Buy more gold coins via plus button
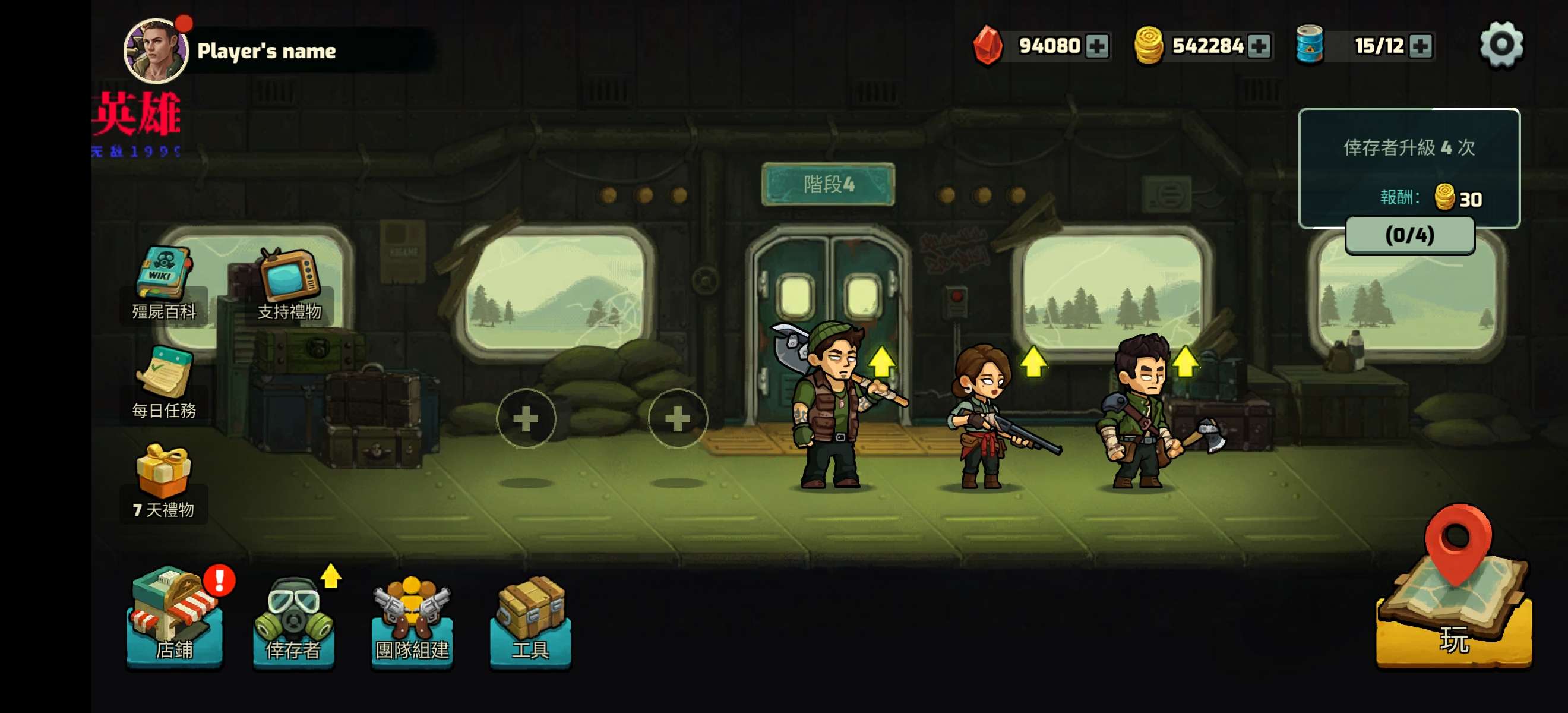Viewport: 1568px width, 713px height. [x=1258, y=46]
